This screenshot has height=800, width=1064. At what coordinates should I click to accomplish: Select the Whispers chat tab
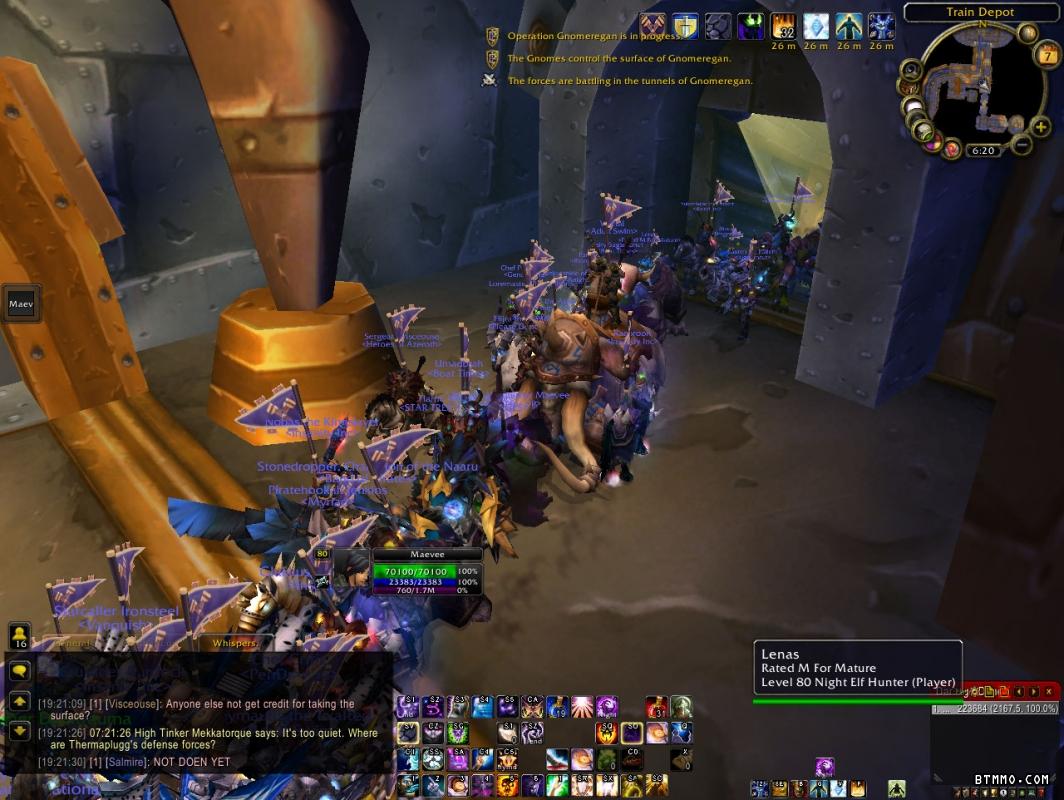click(233, 643)
